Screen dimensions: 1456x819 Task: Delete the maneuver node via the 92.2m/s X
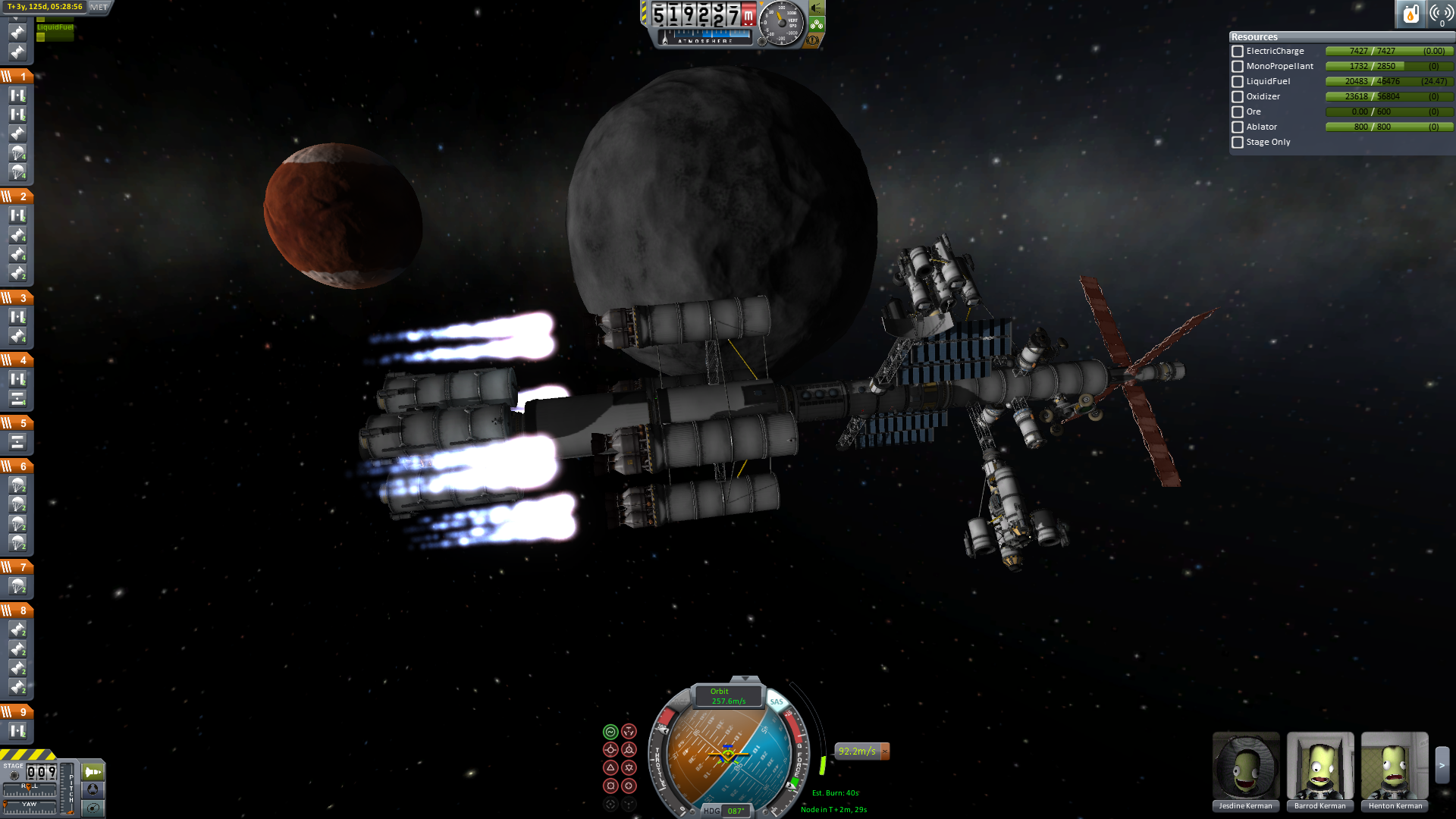click(x=884, y=751)
